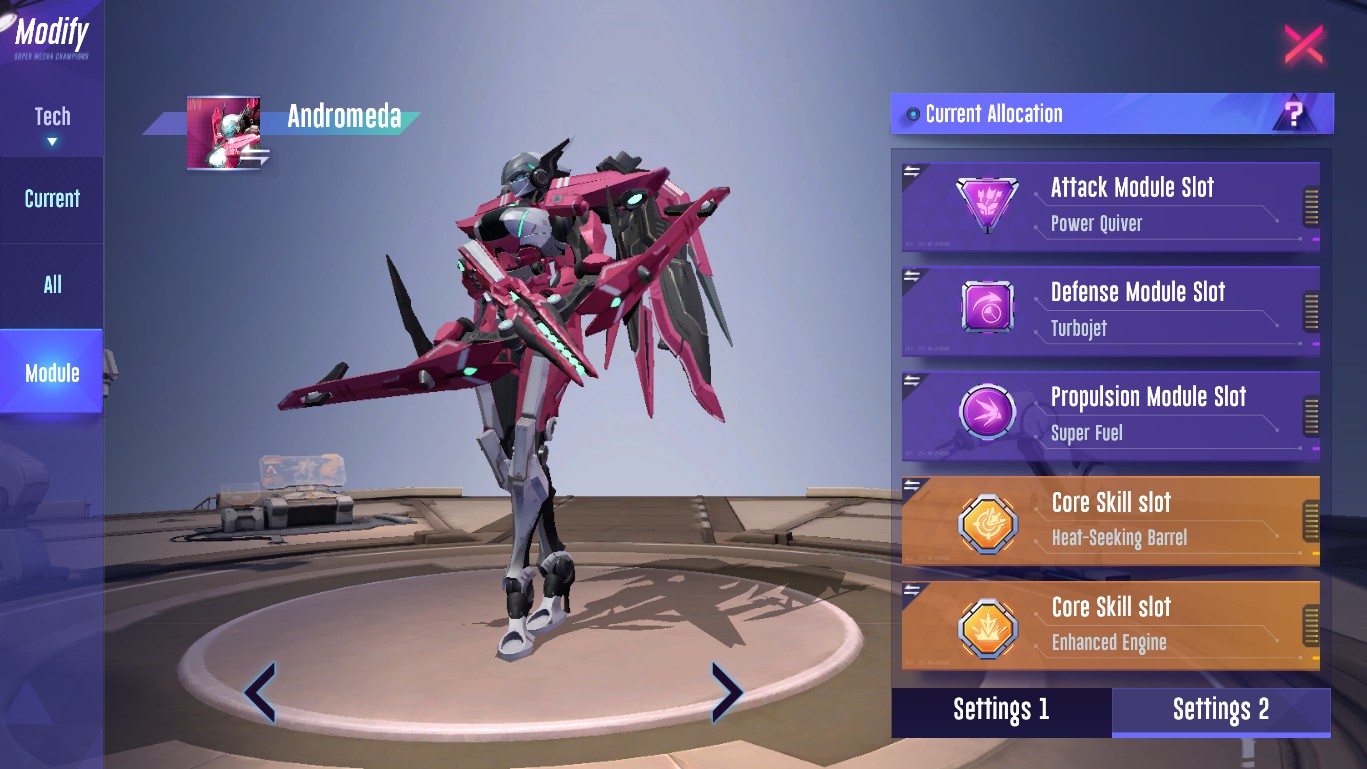Click the Andromeda mecha portrait
This screenshot has height=769, width=1367.
point(224,133)
